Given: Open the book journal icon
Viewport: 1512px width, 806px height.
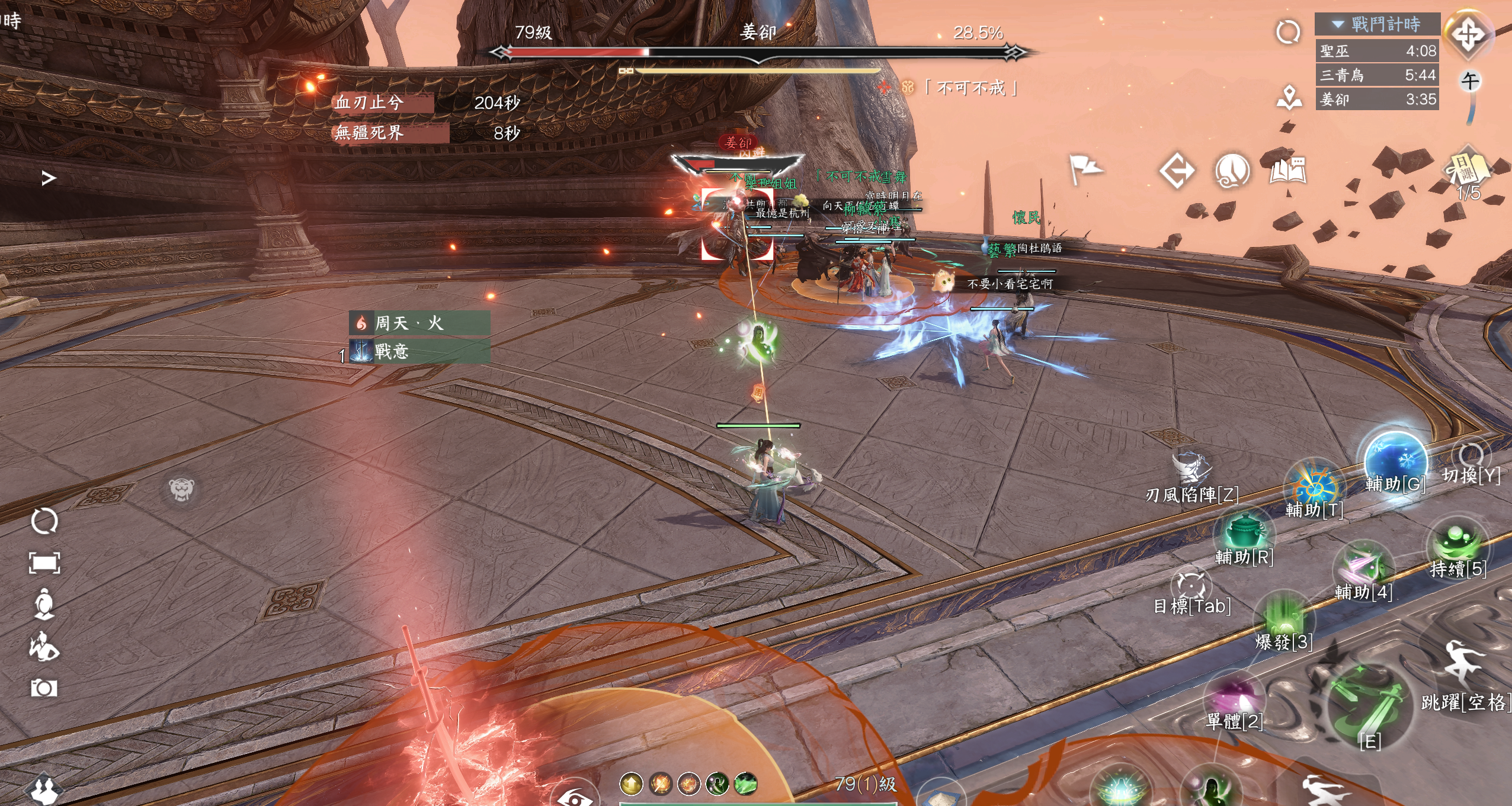Looking at the screenshot, I should 1288,172.
